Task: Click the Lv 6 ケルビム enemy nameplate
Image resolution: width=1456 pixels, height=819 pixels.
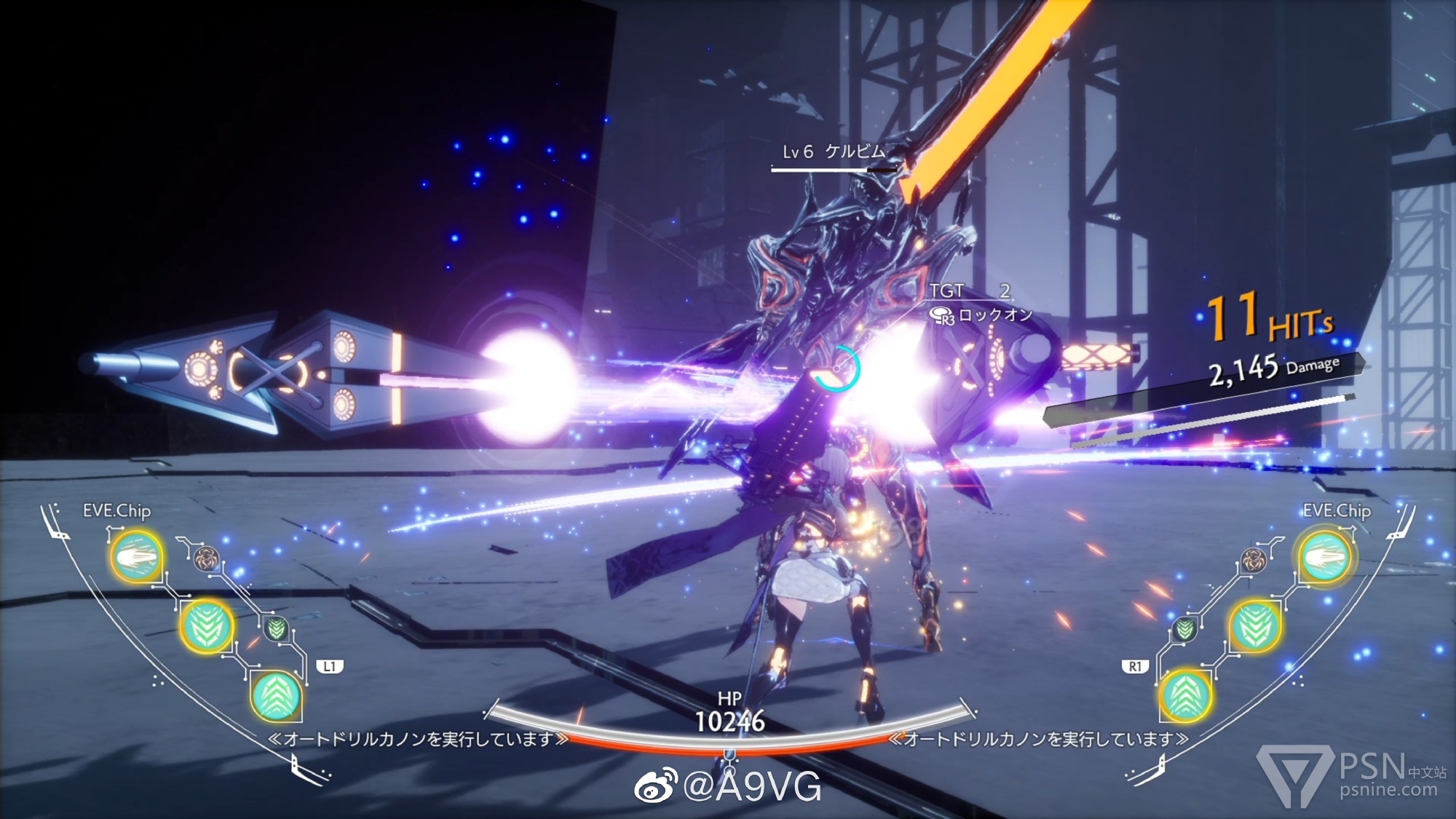Action: click(x=834, y=152)
